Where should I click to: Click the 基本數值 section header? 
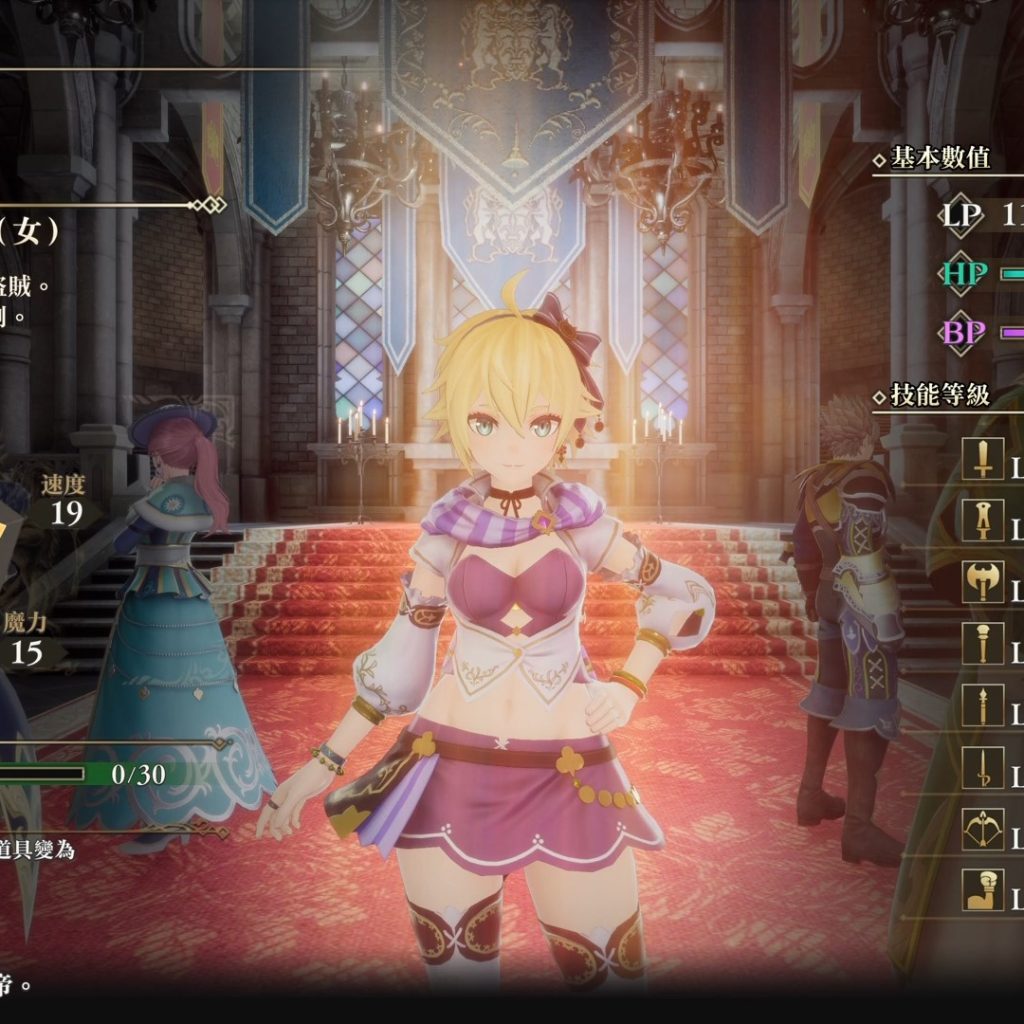(x=939, y=158)
